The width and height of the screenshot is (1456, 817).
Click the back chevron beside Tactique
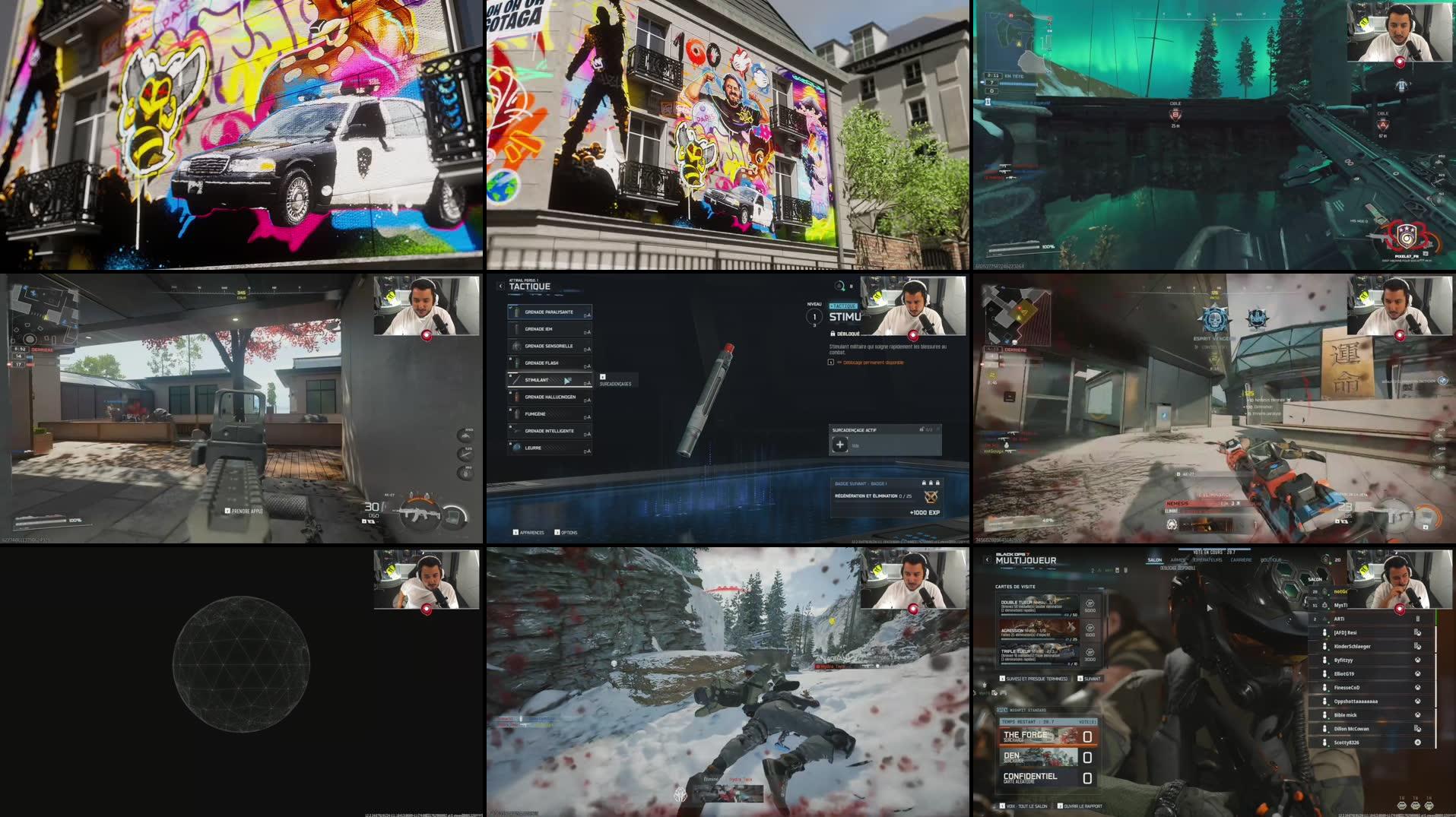pyautogui.click(x=500, y=285)
